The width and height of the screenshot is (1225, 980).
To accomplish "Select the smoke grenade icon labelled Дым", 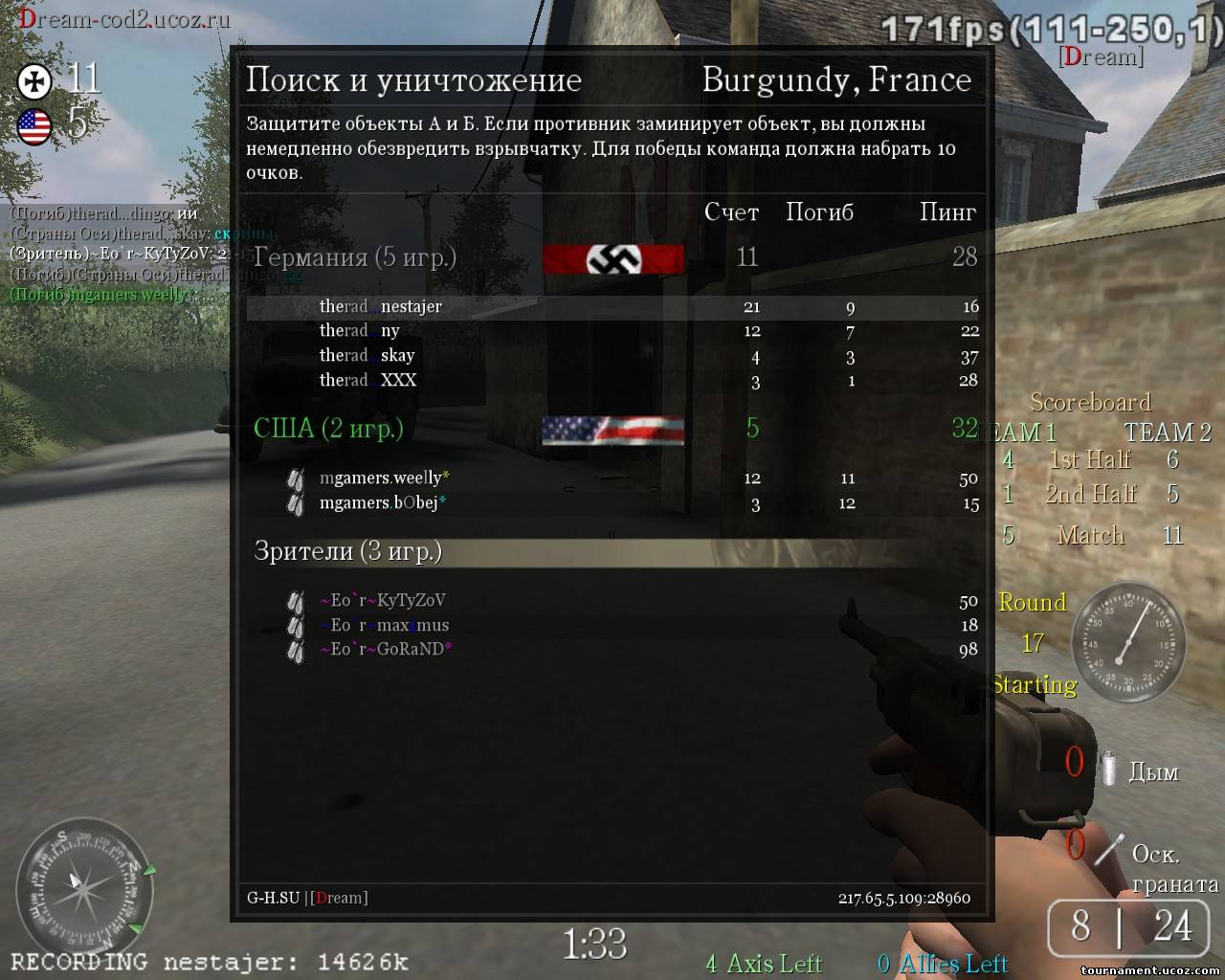I will pos(1108,768).
